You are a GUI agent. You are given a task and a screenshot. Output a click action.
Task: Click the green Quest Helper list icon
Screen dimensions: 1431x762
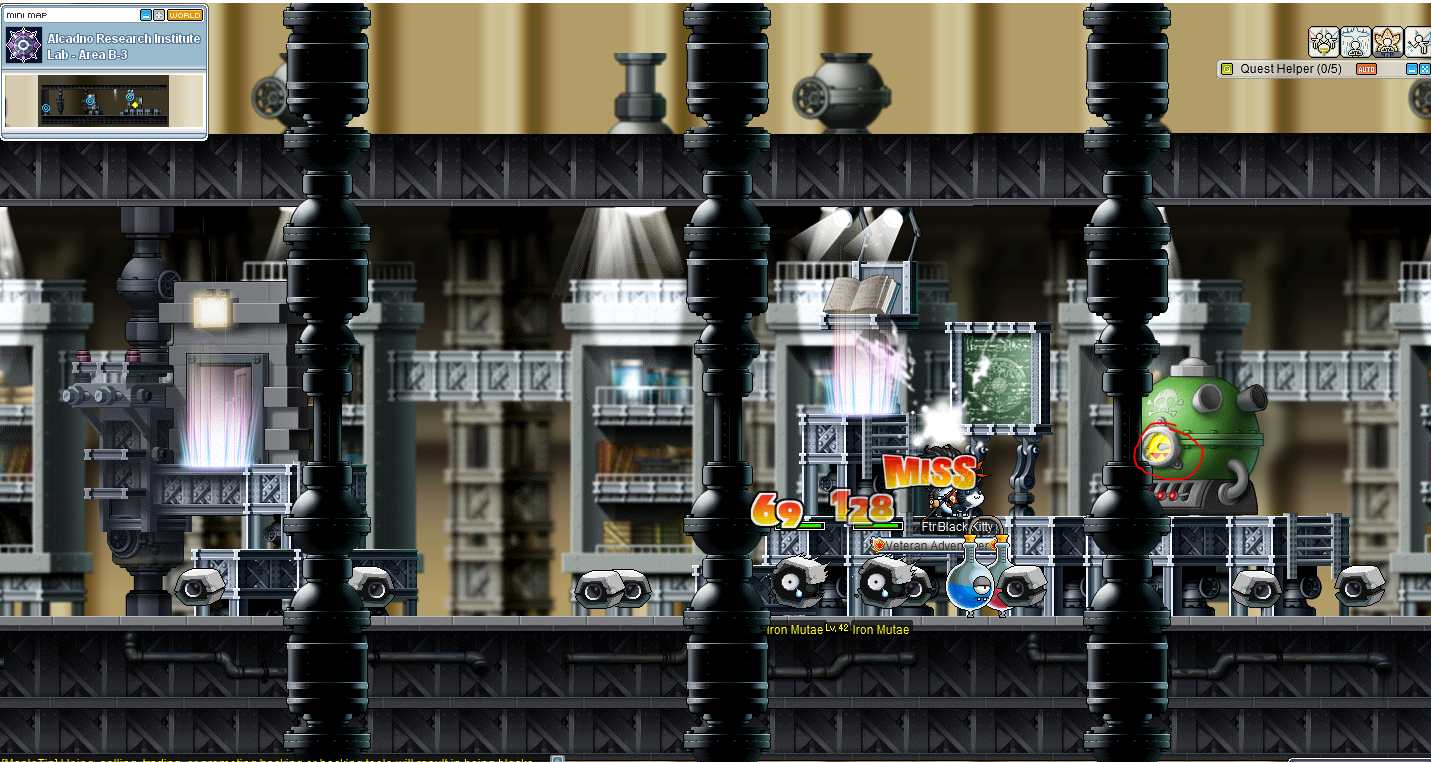pos(1226,69)
